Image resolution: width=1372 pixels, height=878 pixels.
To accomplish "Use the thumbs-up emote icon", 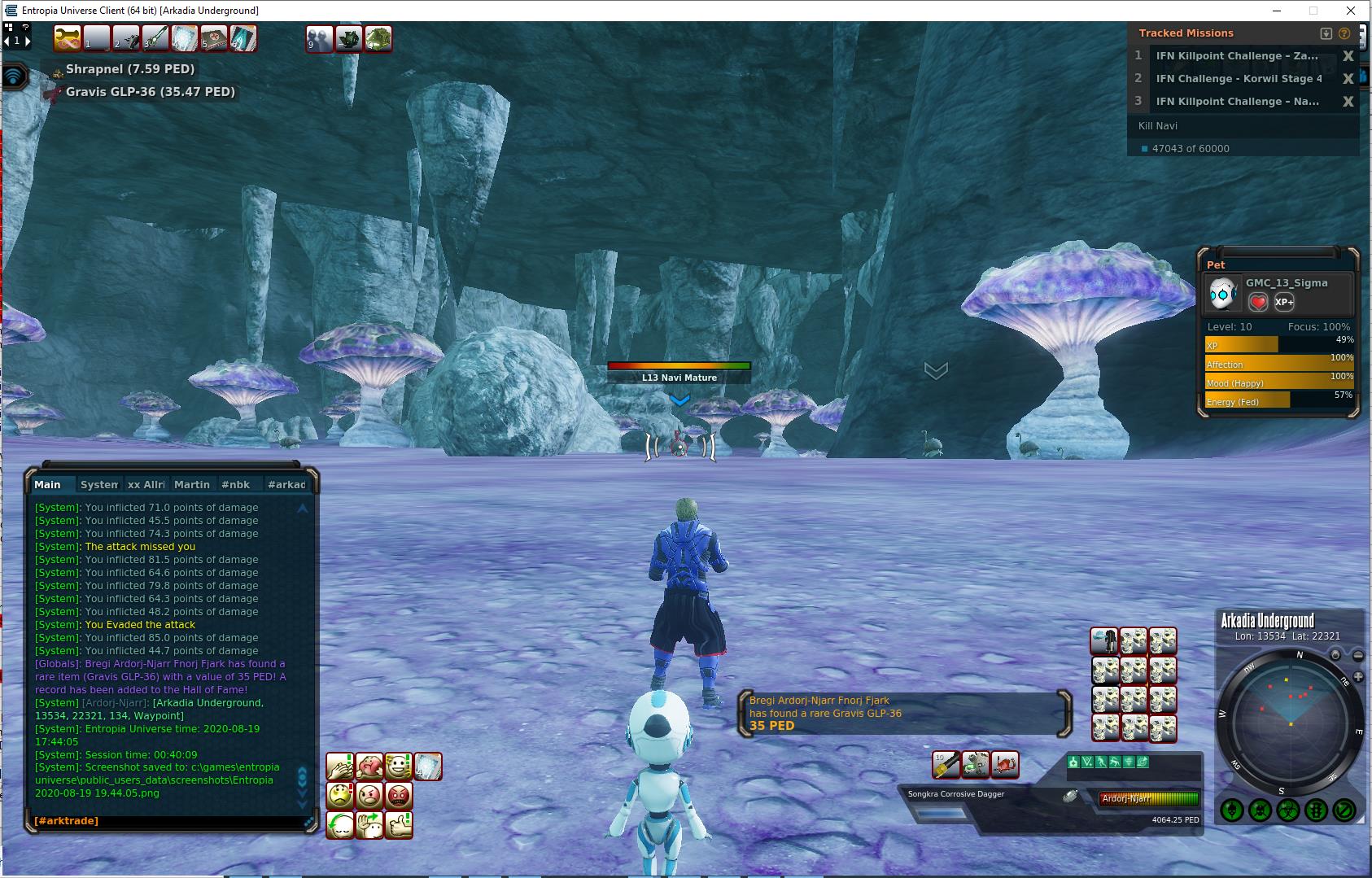I will click(399, 824).
